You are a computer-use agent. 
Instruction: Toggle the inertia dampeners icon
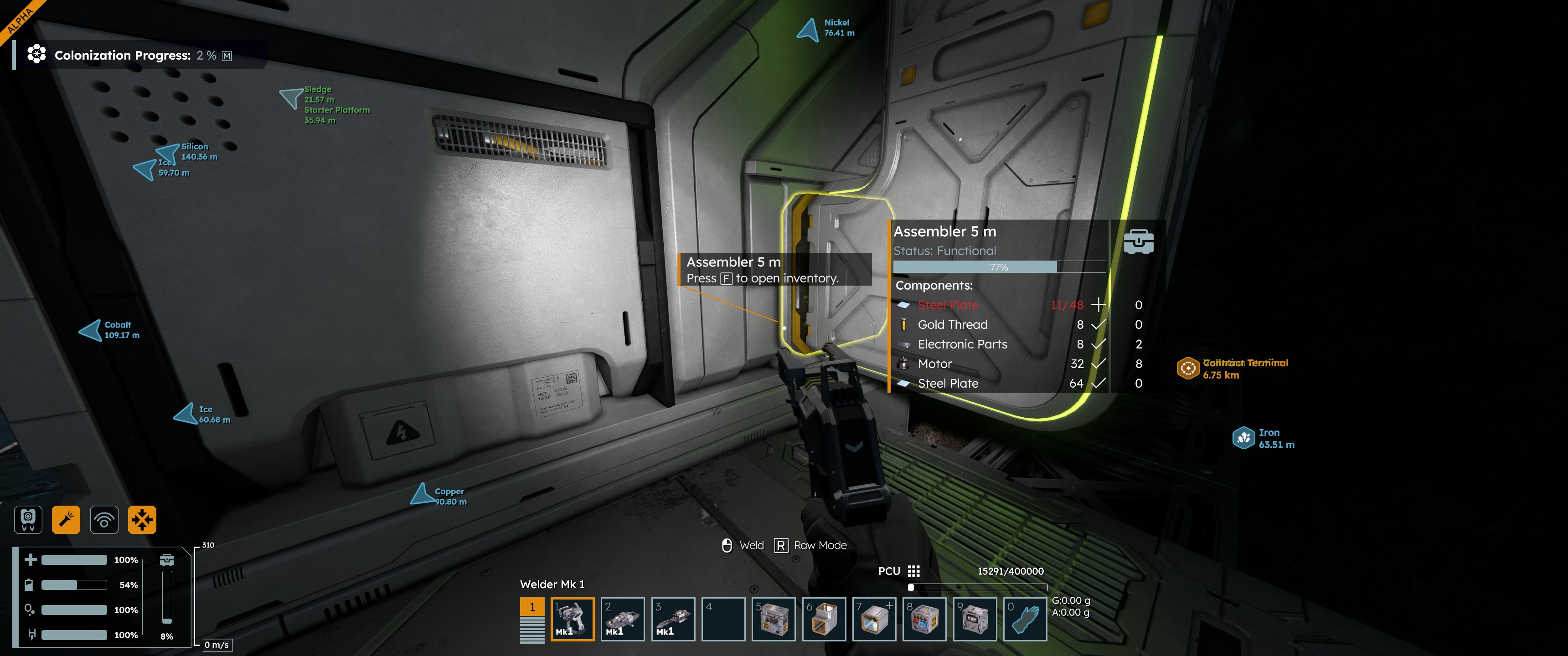142,520
